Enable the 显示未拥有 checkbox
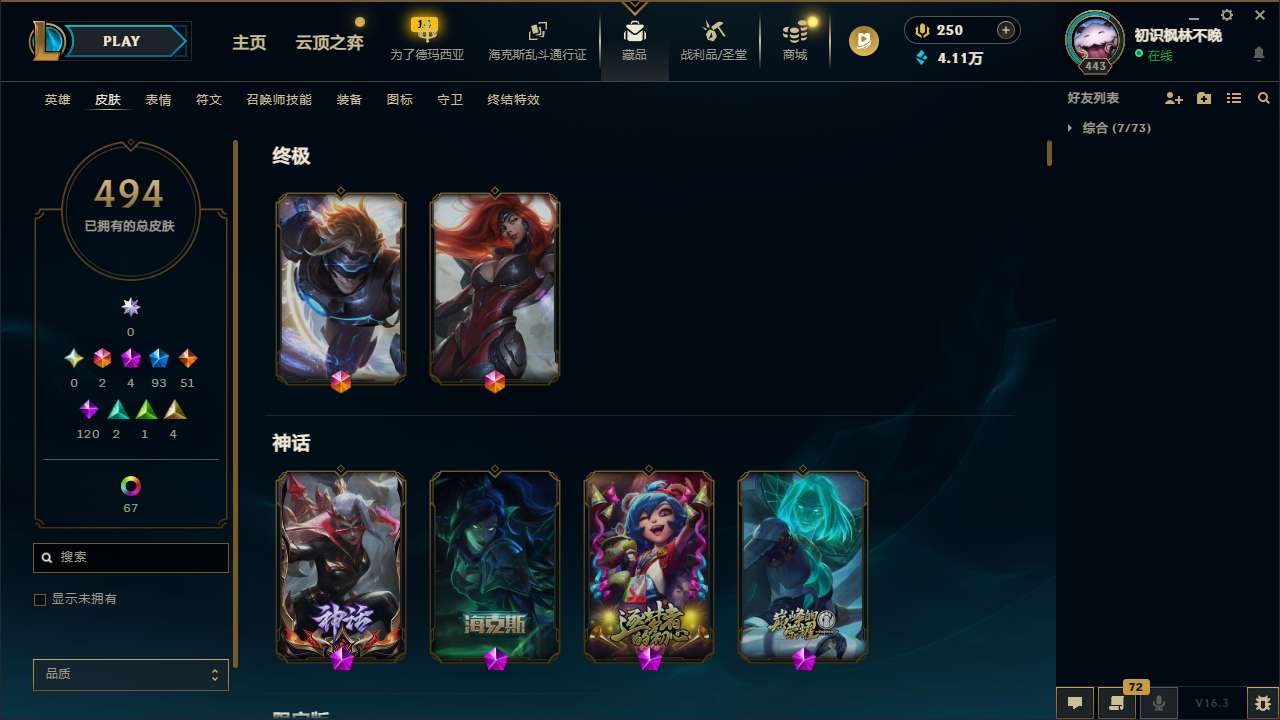Viewport: 1280px width, 720px height. 40,599
